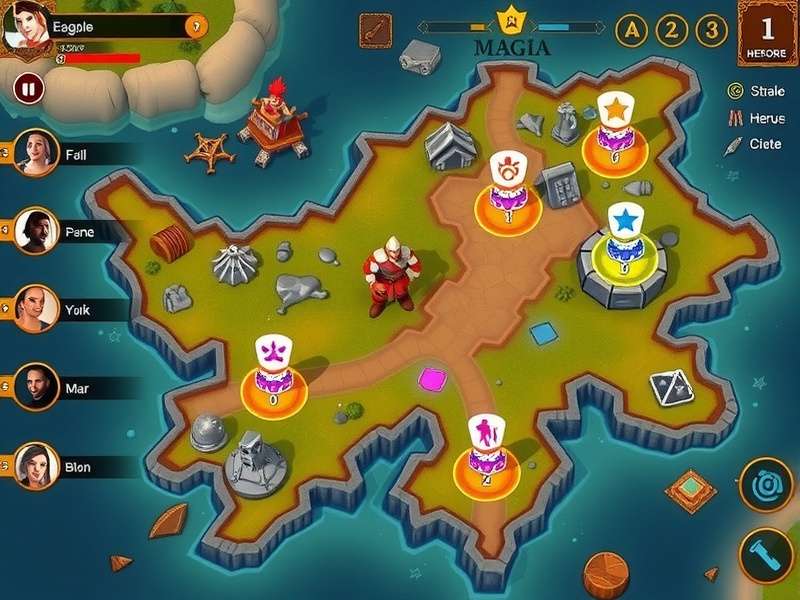Screen dimensions: 800x600
Task: Select Fall in the hero list
Action: (x=37, y=154)
